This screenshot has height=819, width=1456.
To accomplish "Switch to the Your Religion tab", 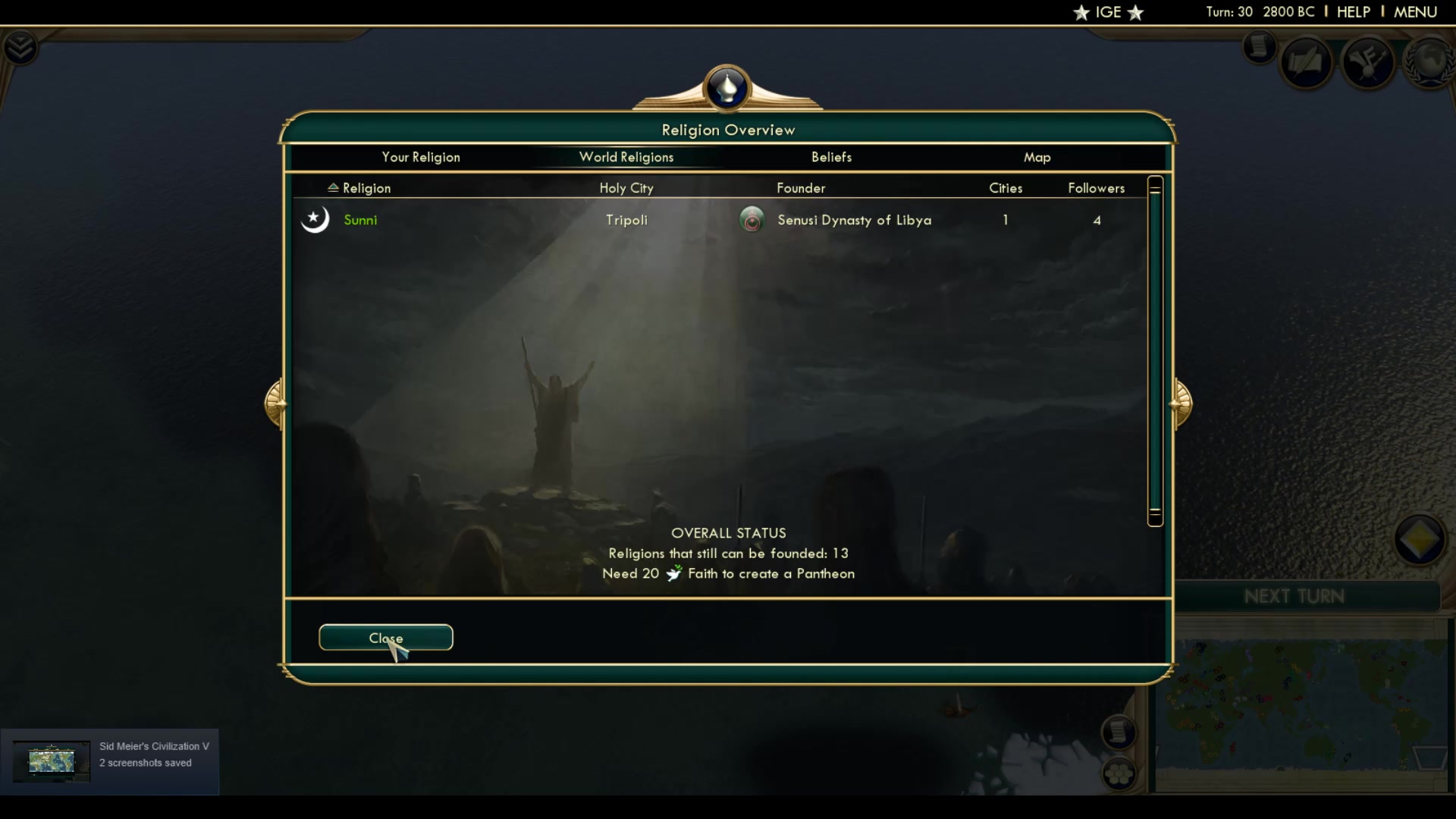I will pyautogui.click(x=420, y=157).
